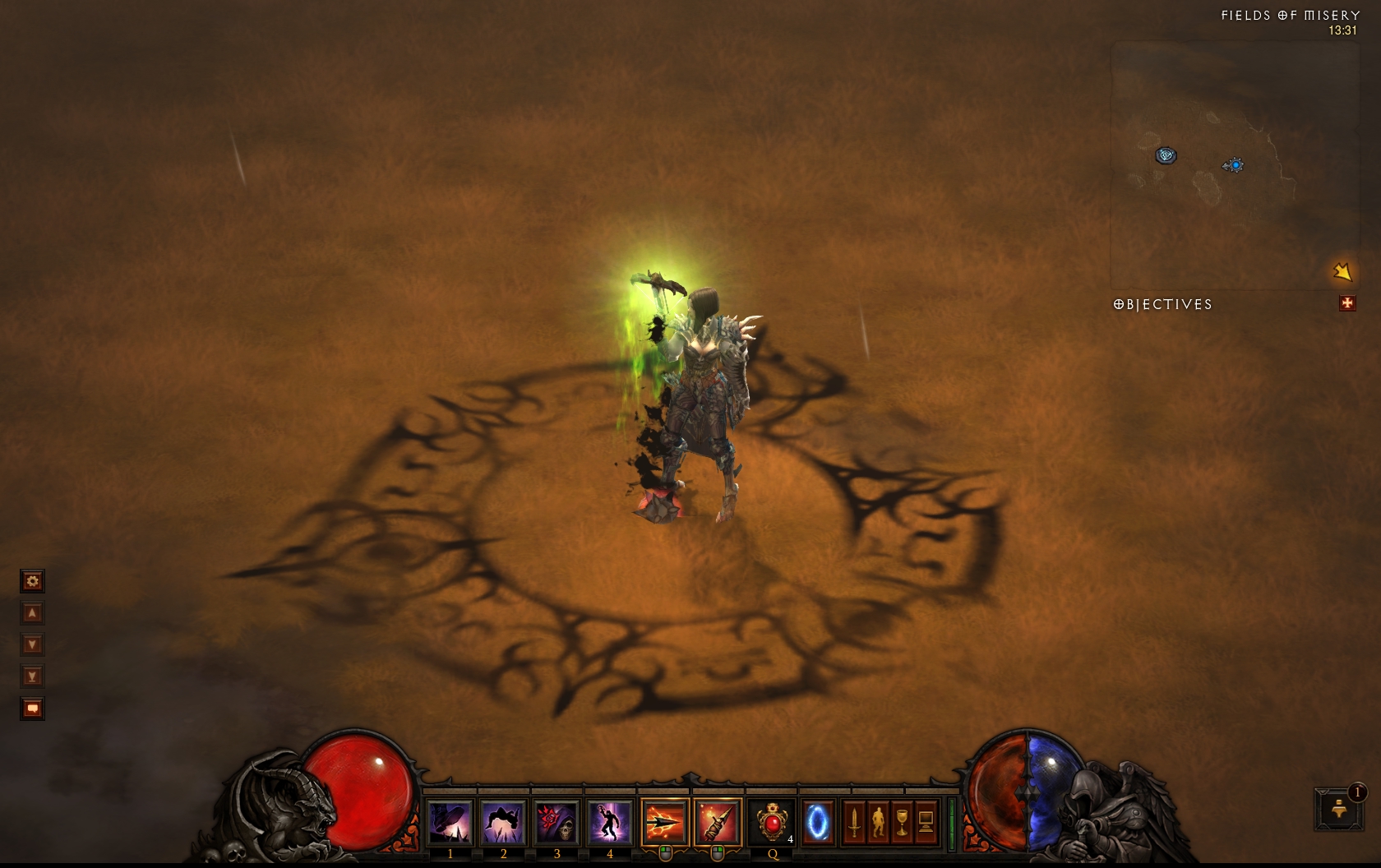Select the flaming spear right-mouse skill
This screenshot has width=1381, height=868.
[x=717, y=822]
